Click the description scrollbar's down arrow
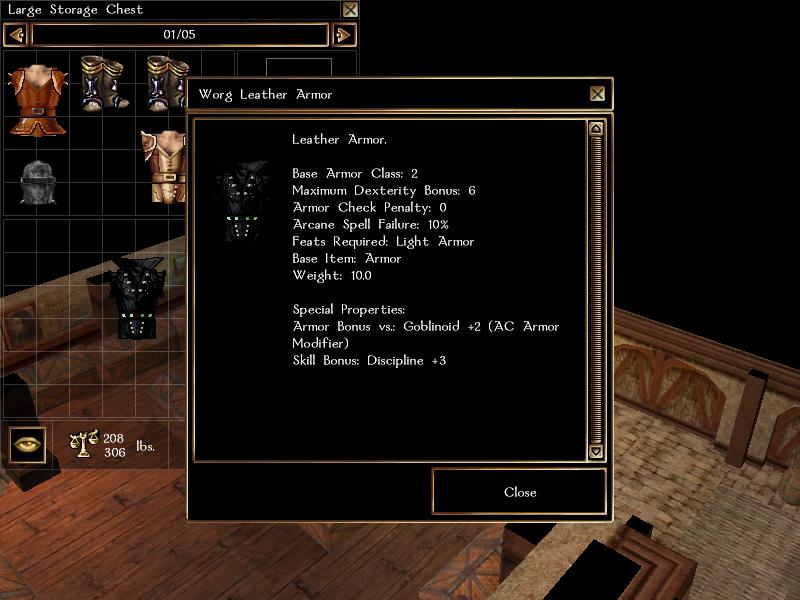Image resolution: width=800 pixels, height=600 pixels. pyautogui.click(x=596, y=452)
